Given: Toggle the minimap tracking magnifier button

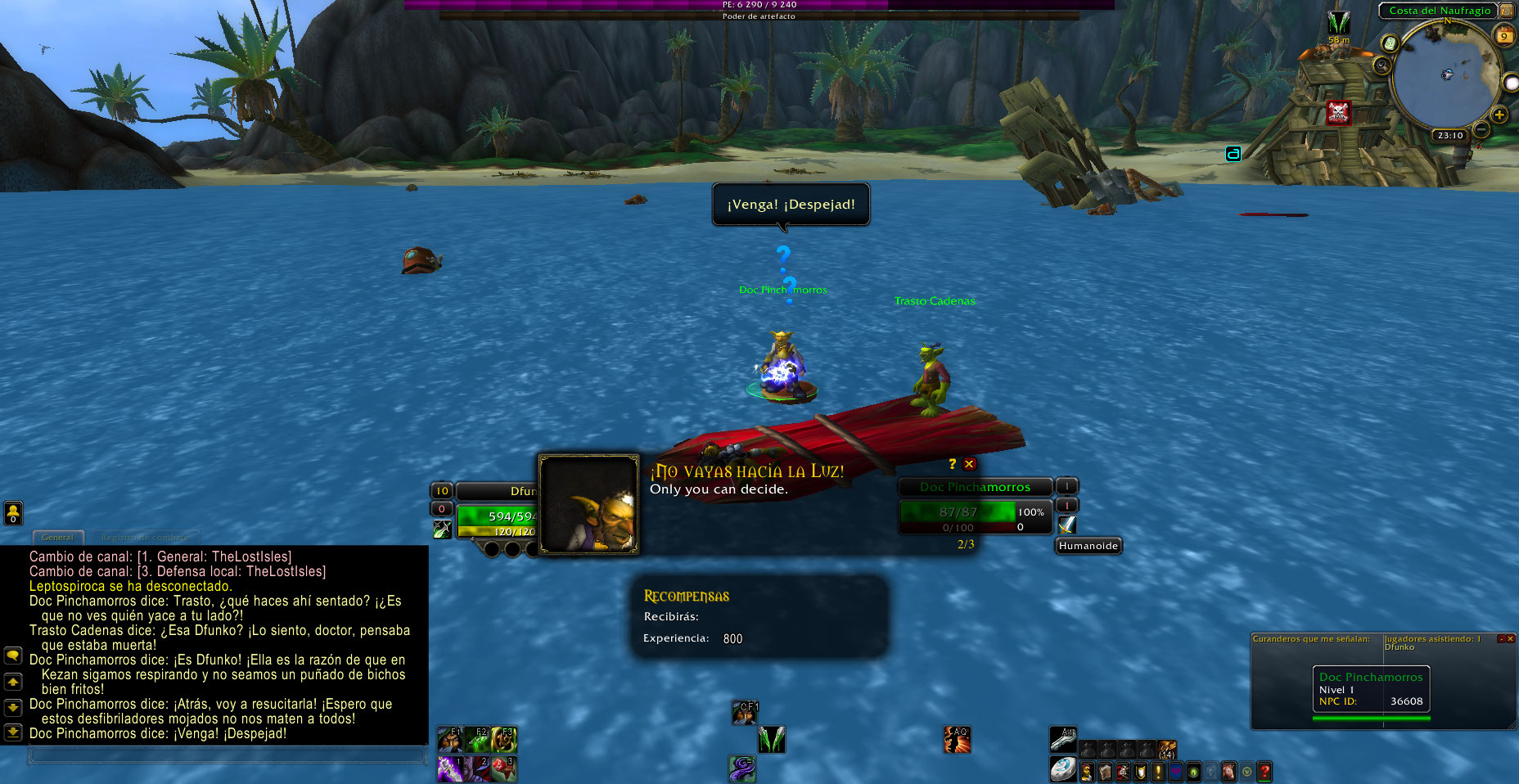Looking at the screenshot, I should [1382, 65].
